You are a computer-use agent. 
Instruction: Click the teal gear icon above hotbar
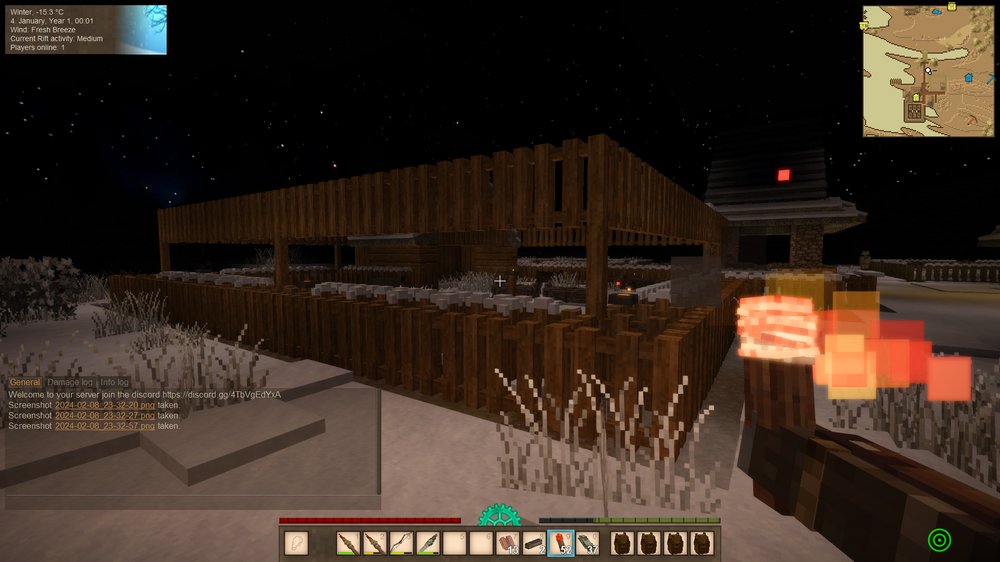pyautogui.click(x=499, y=516)
